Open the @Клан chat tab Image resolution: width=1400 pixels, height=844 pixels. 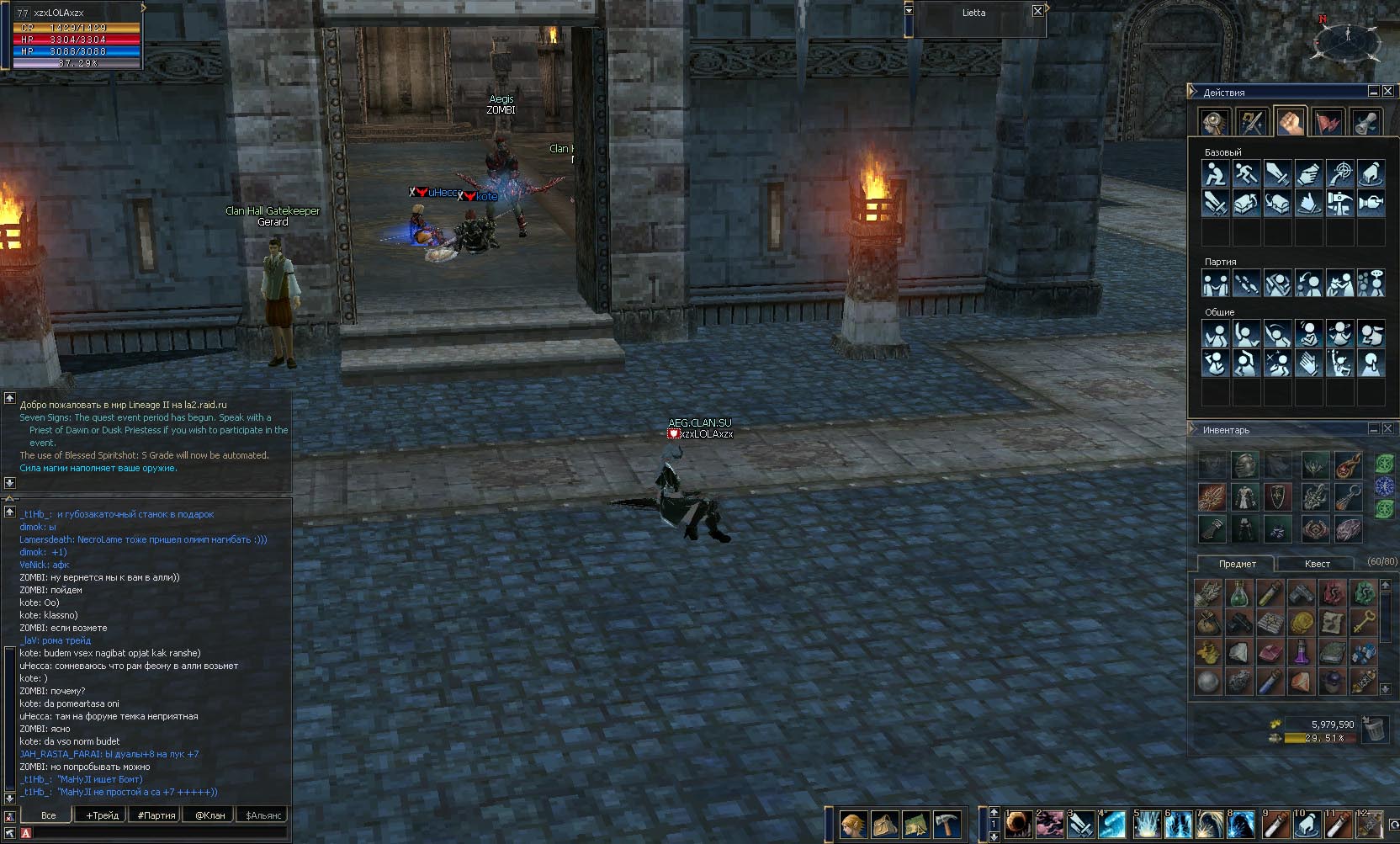click(x=209, y=815)
